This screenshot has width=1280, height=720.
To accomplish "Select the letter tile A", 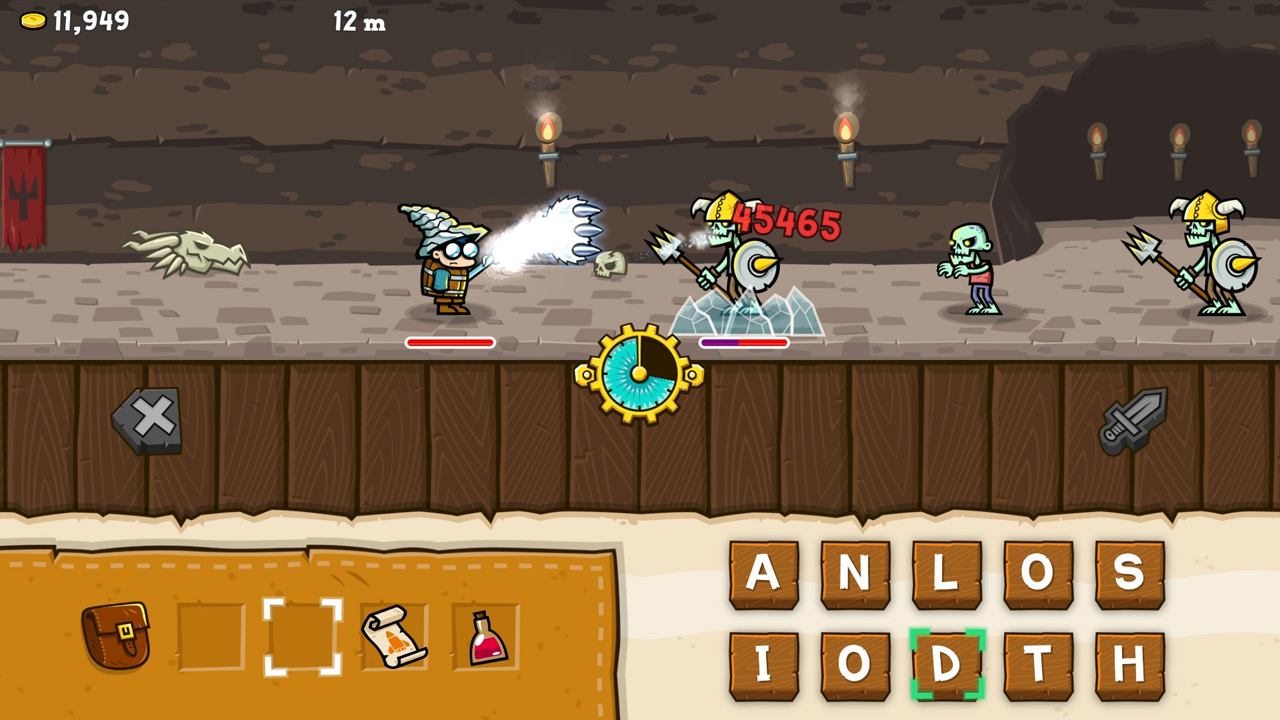I will [765, 575].
